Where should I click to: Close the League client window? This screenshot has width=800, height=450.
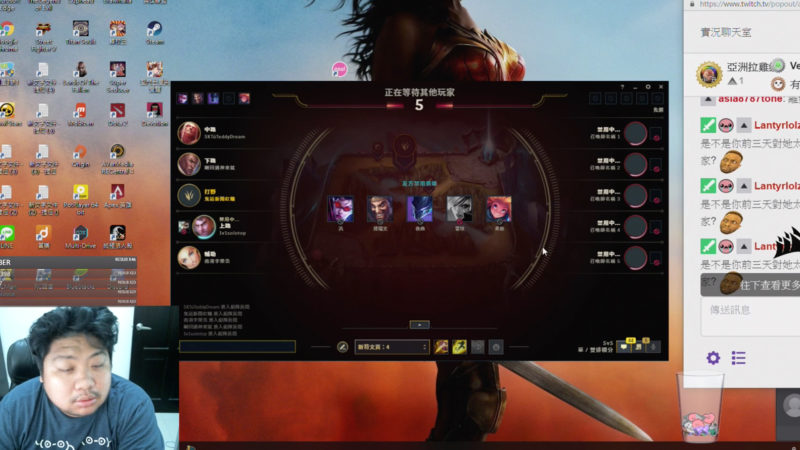pos(660,87)
